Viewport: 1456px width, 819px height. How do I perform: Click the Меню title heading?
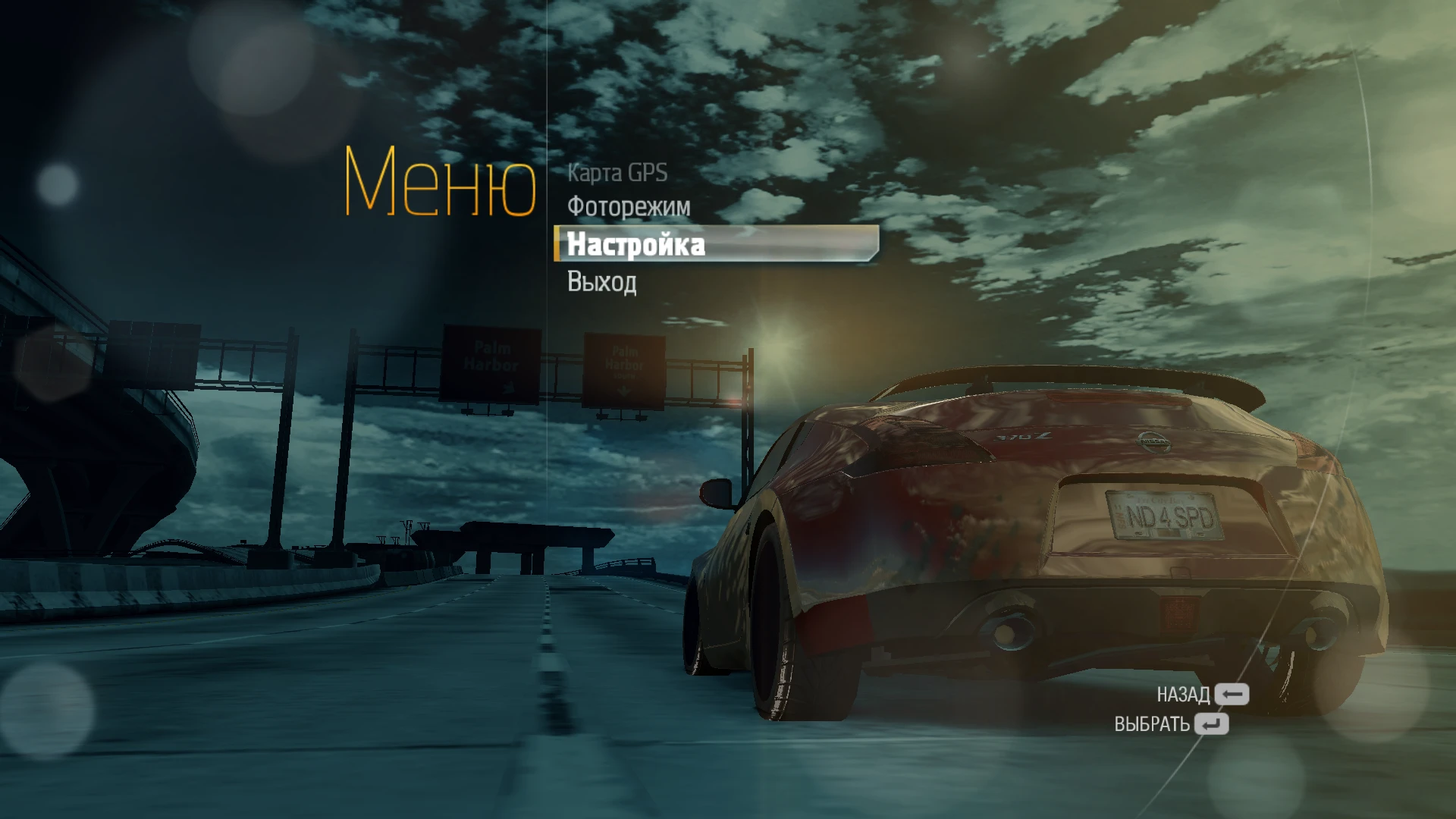pos(440,182)
